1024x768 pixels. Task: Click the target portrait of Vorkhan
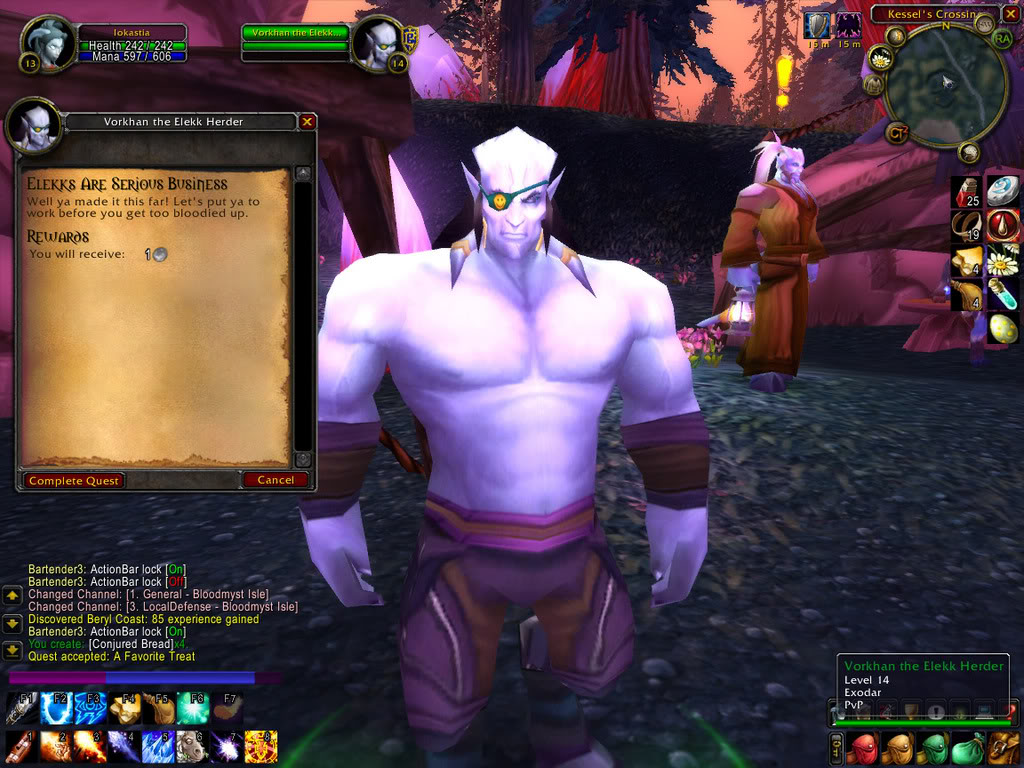pyautogui.click(x=379, y=44)
